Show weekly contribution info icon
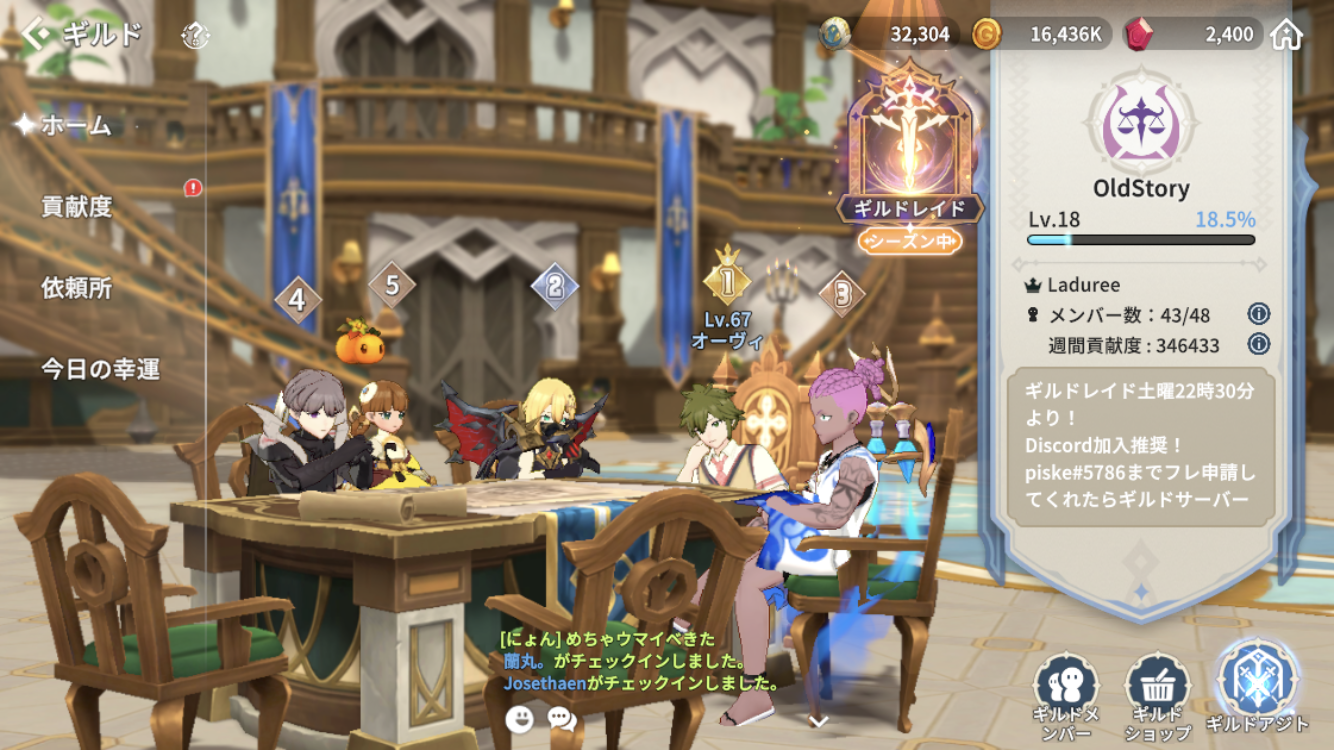Screen dimensions: 1334x750 (x=1258, y=345)
